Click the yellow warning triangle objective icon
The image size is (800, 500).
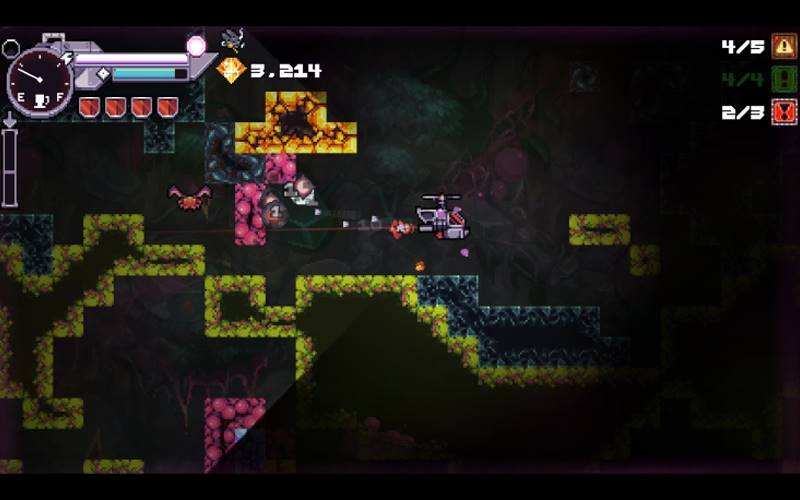coord(784,46)
